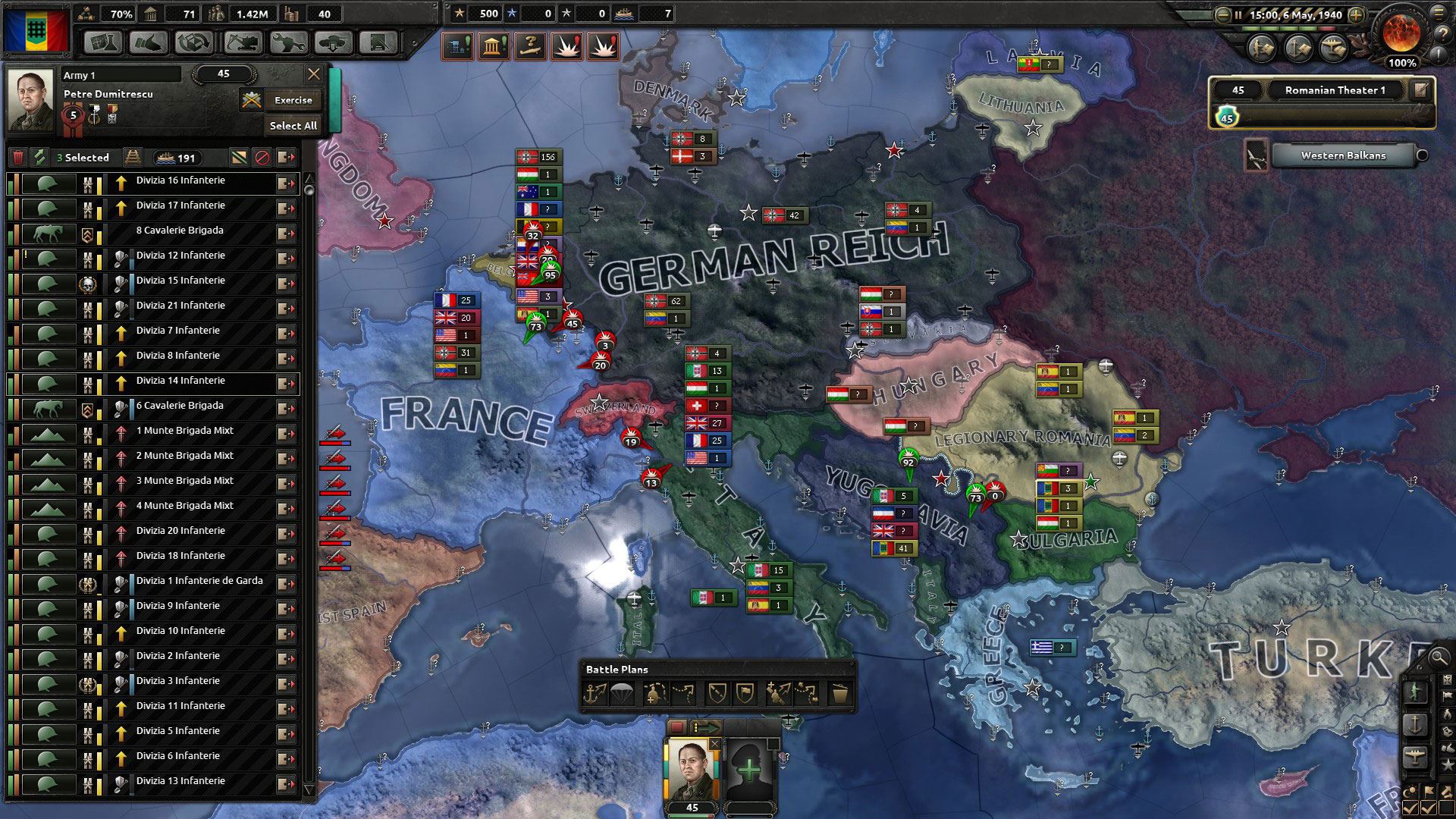Select the 8 Cavalerie Brigada row

pos(180,231)
